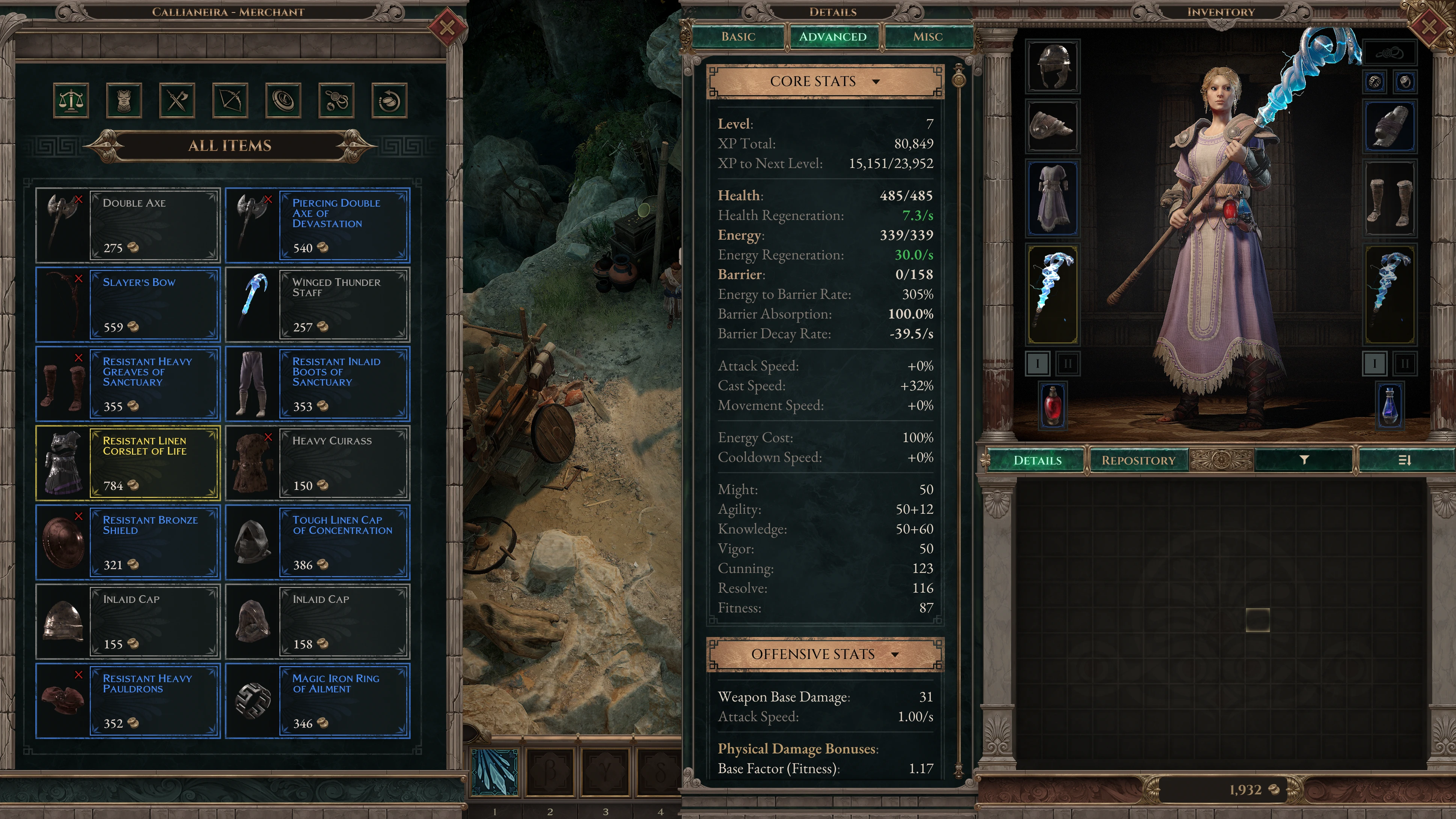Image resolution: width=1456 pixels, height=819 pixels.
Task: Buy the Piercing Double Axe of Devastation
Action: (318, 225)
